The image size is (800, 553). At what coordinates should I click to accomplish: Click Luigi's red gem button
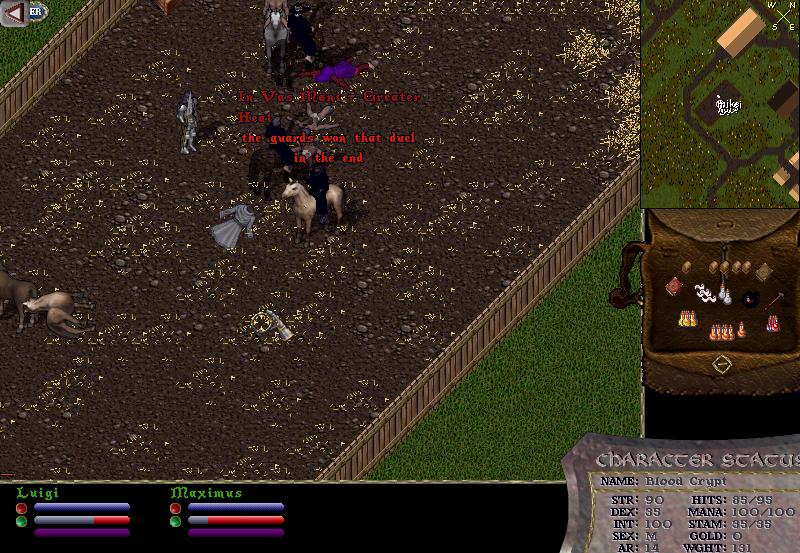point(21,508)
